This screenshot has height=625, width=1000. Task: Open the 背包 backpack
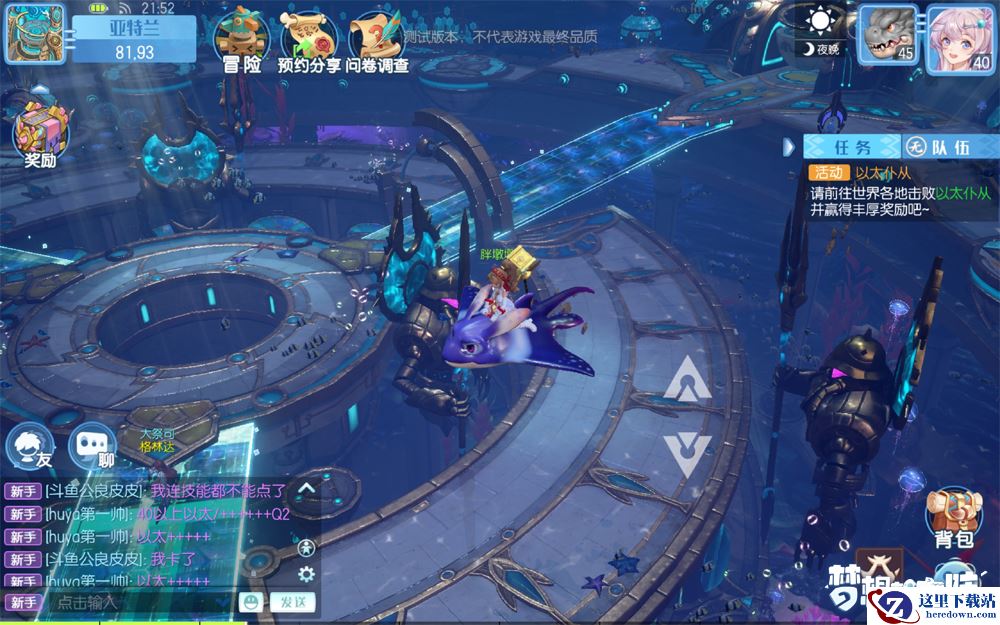coord(953,518)
